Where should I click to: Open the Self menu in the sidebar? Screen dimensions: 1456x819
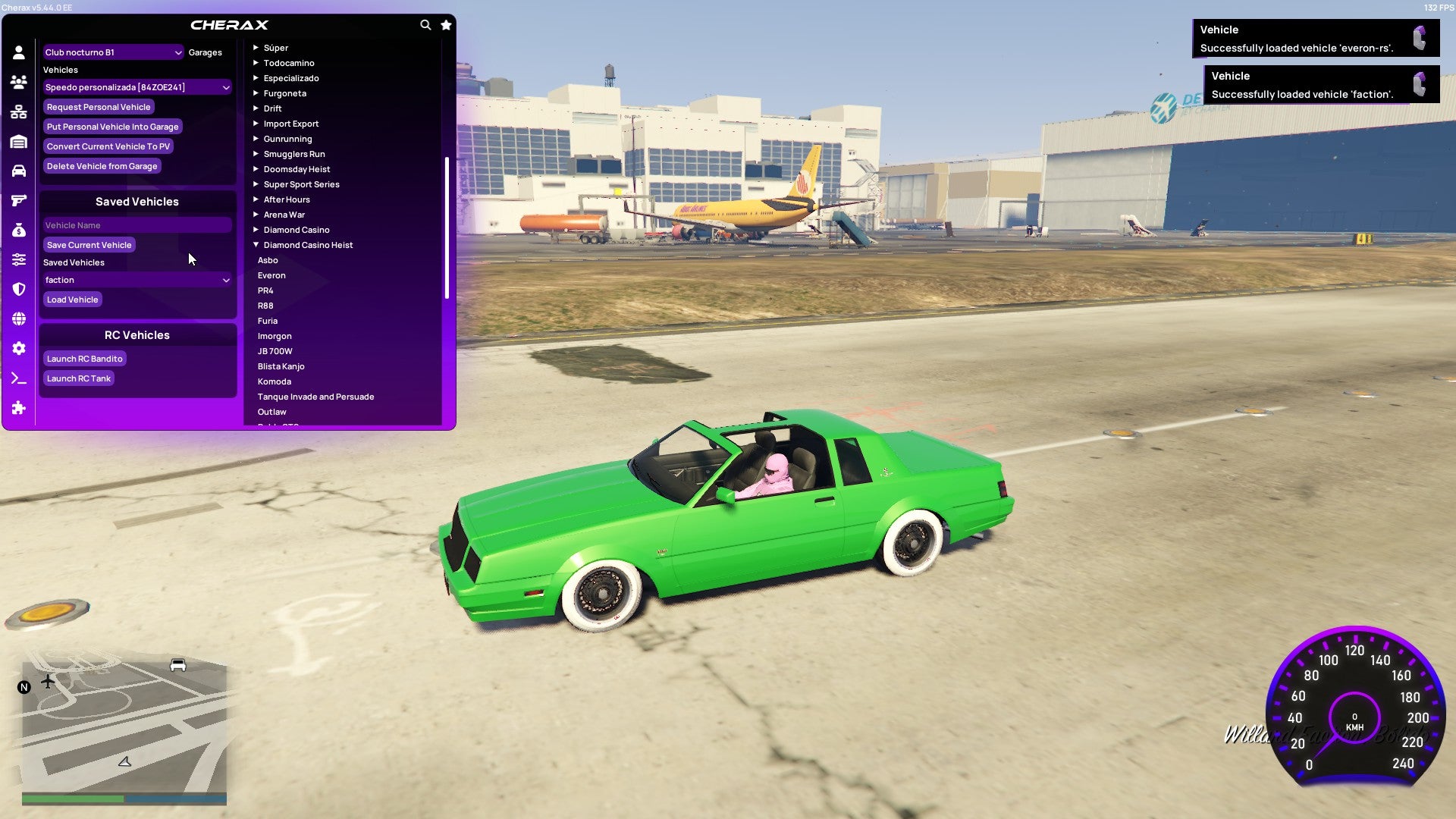point(19,52)
